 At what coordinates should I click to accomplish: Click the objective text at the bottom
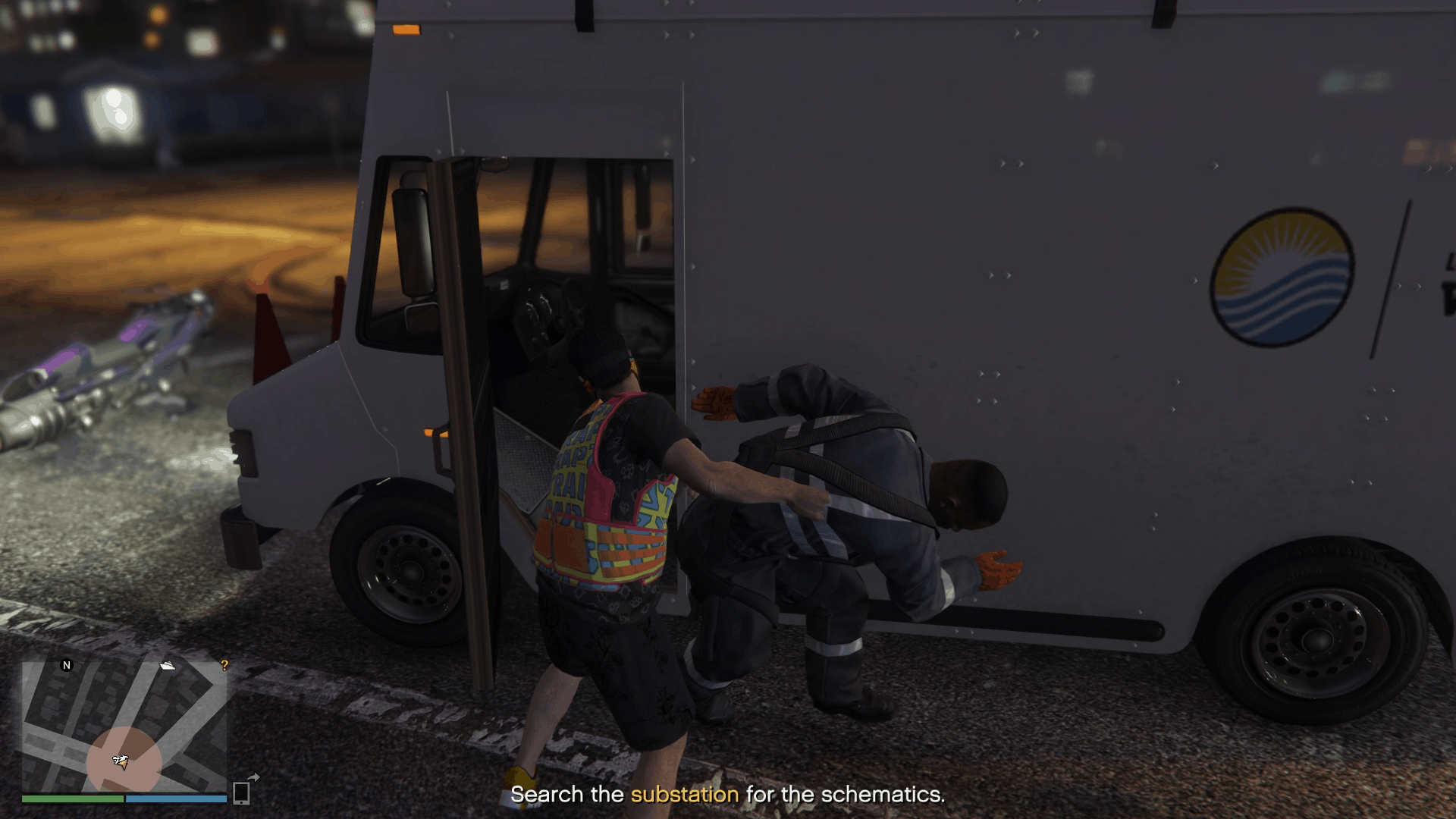(x=728, y=794)
